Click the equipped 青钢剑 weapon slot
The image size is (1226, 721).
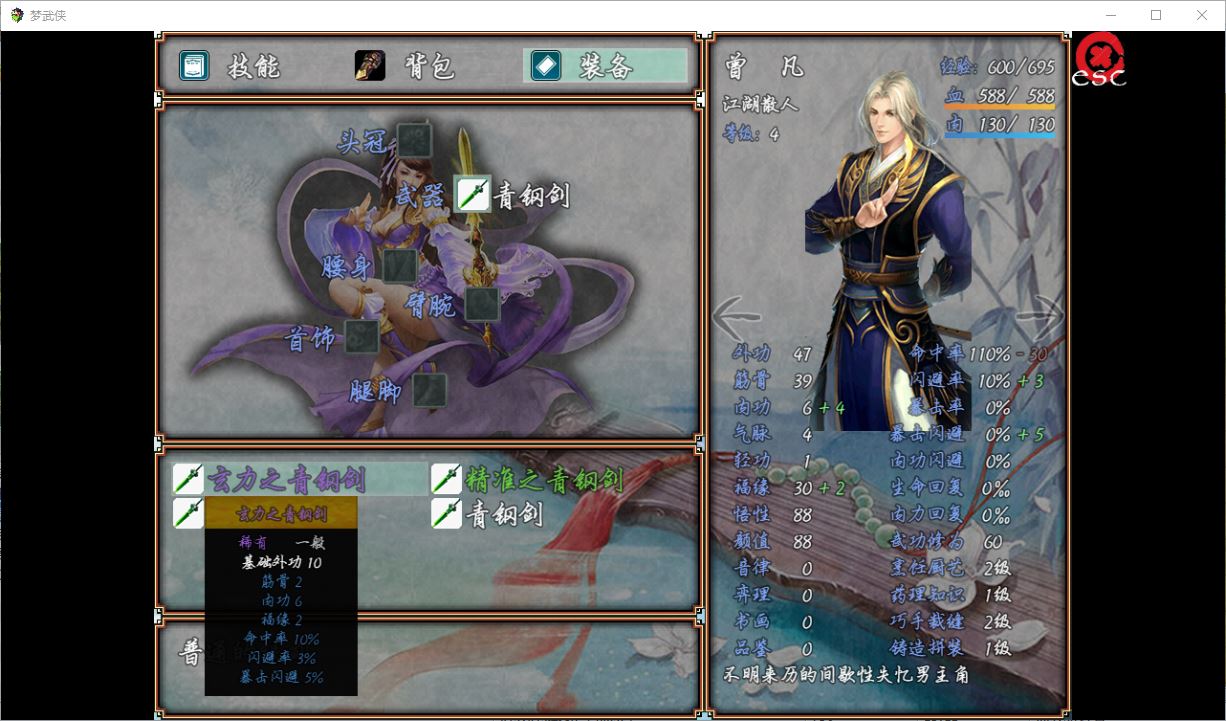pyautogui.click(x=473, y=194)
